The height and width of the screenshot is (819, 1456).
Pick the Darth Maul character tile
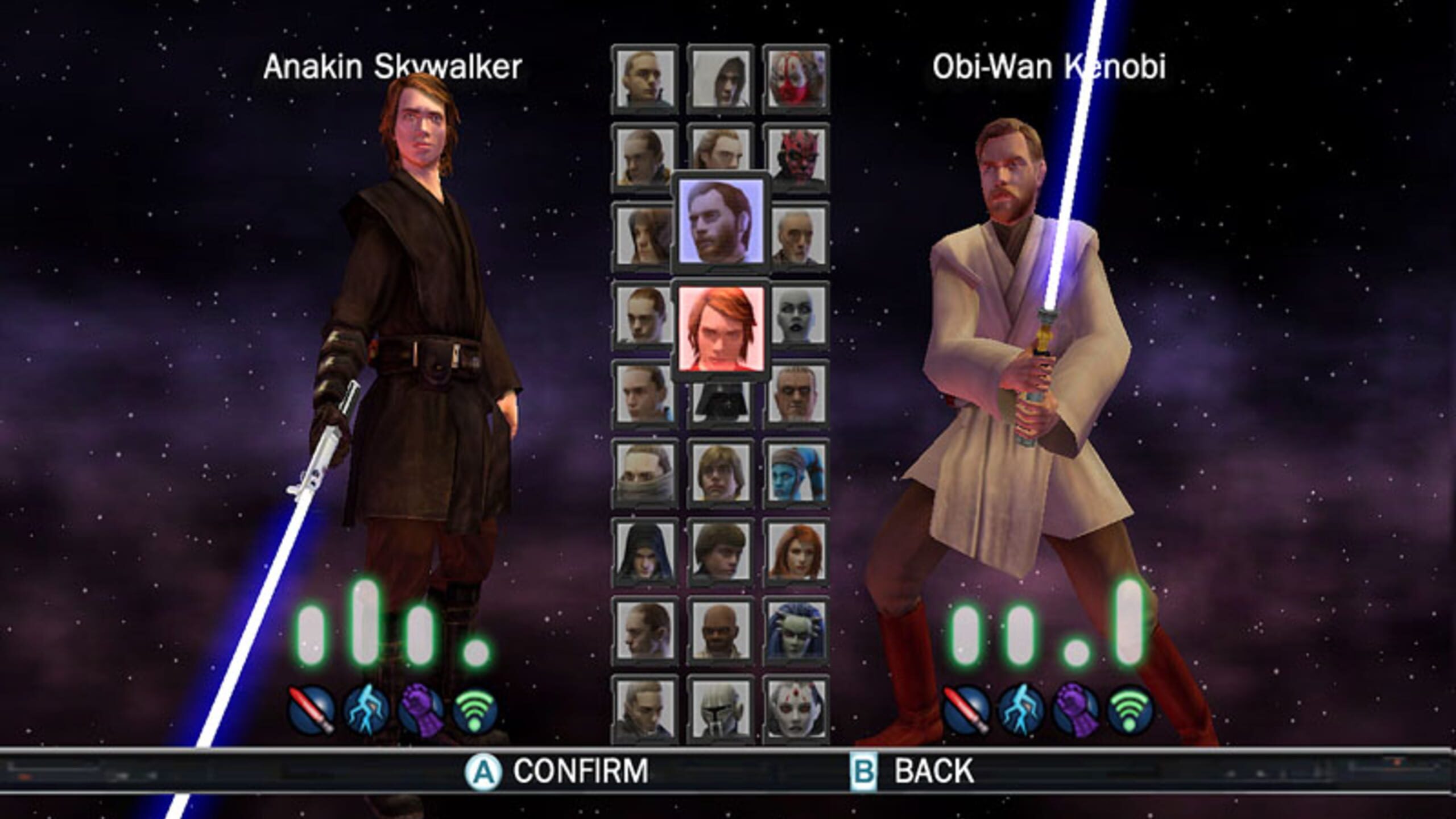click(796, 157)
